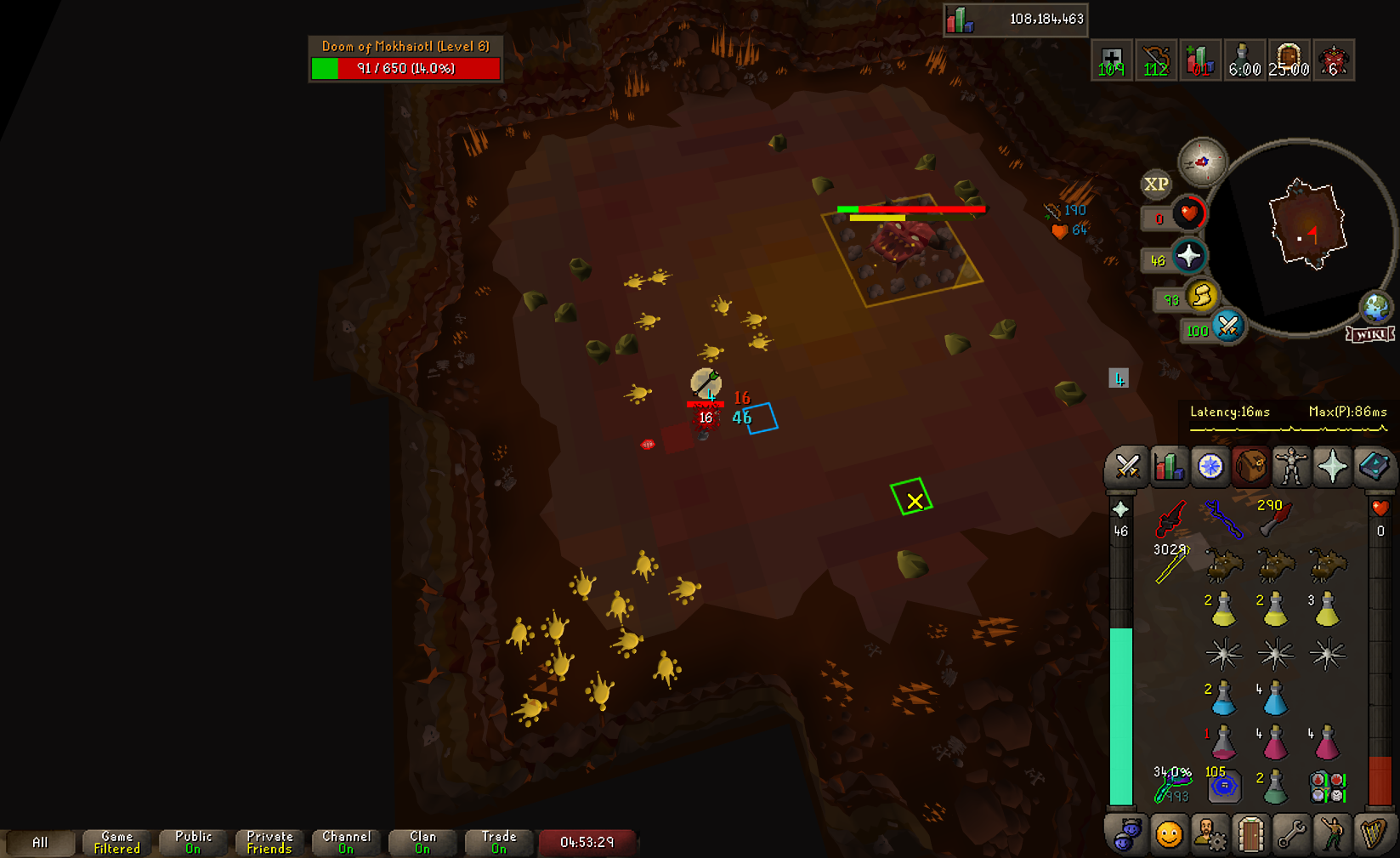Open the Emotes tab
1400x858 pixels.
pyautogui.click(x=1332, y=835)
